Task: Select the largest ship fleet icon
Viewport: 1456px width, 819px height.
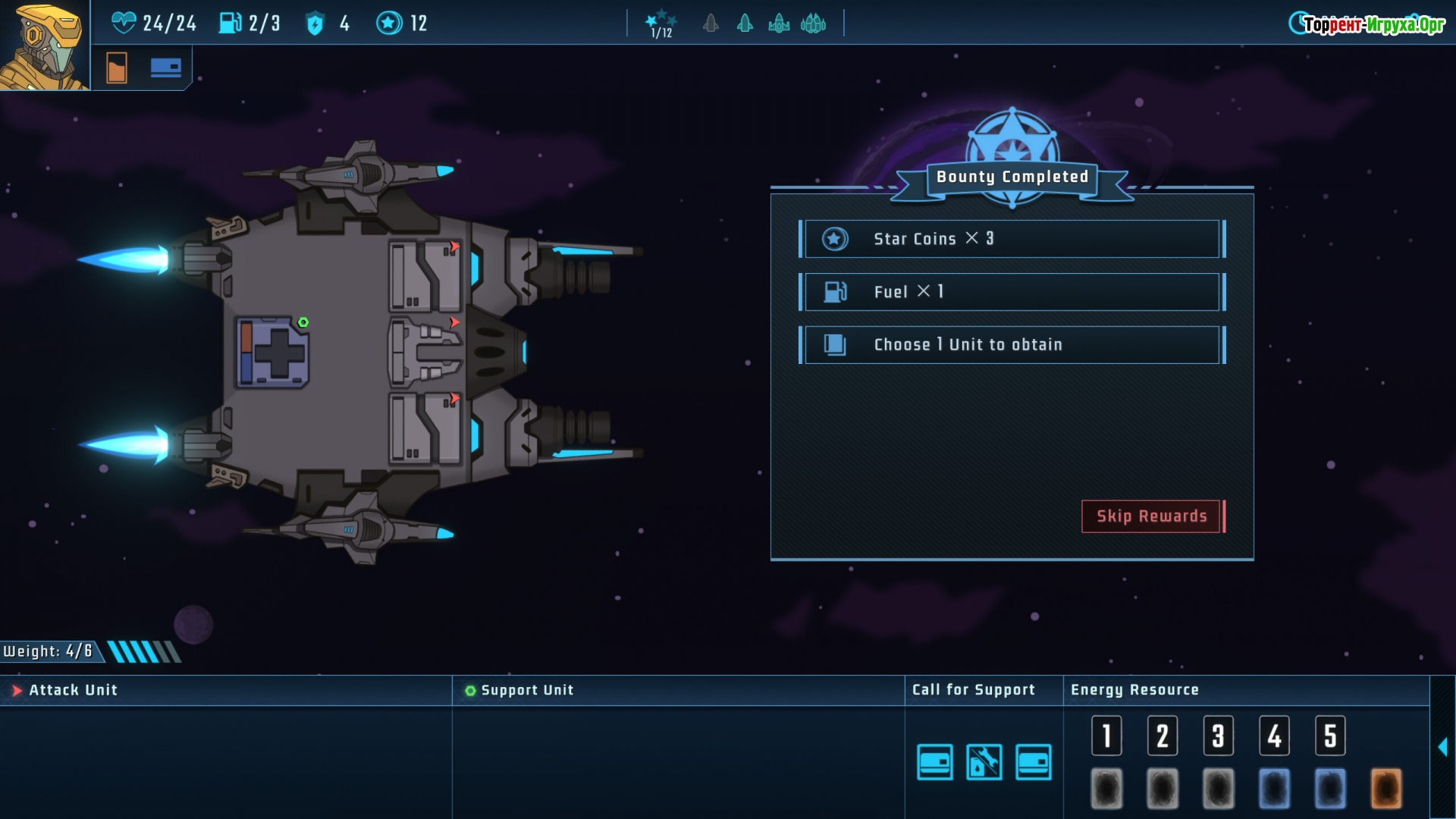Action: 813,24
